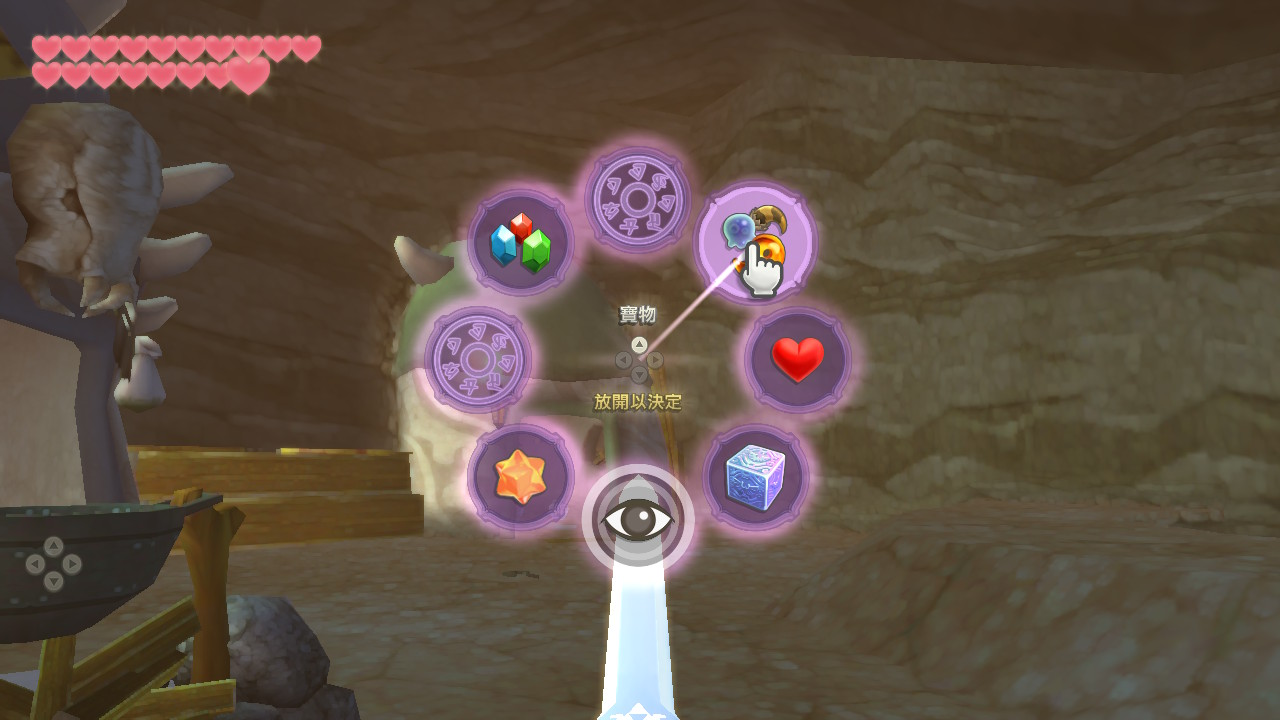
Task: Click the 寶物 label above the wheel center
Action: pyautogui.click(x=636, y=313)
